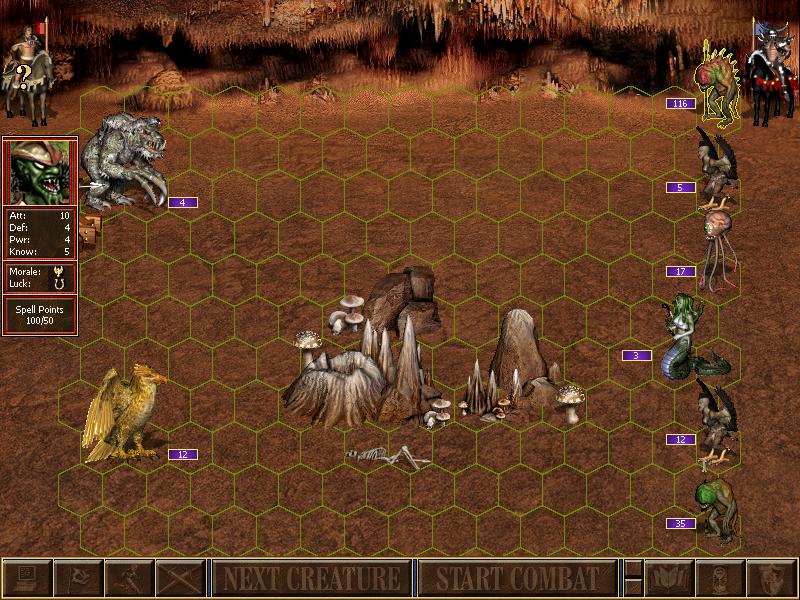Click the combat log scroll-up arrow

(632, 569)
